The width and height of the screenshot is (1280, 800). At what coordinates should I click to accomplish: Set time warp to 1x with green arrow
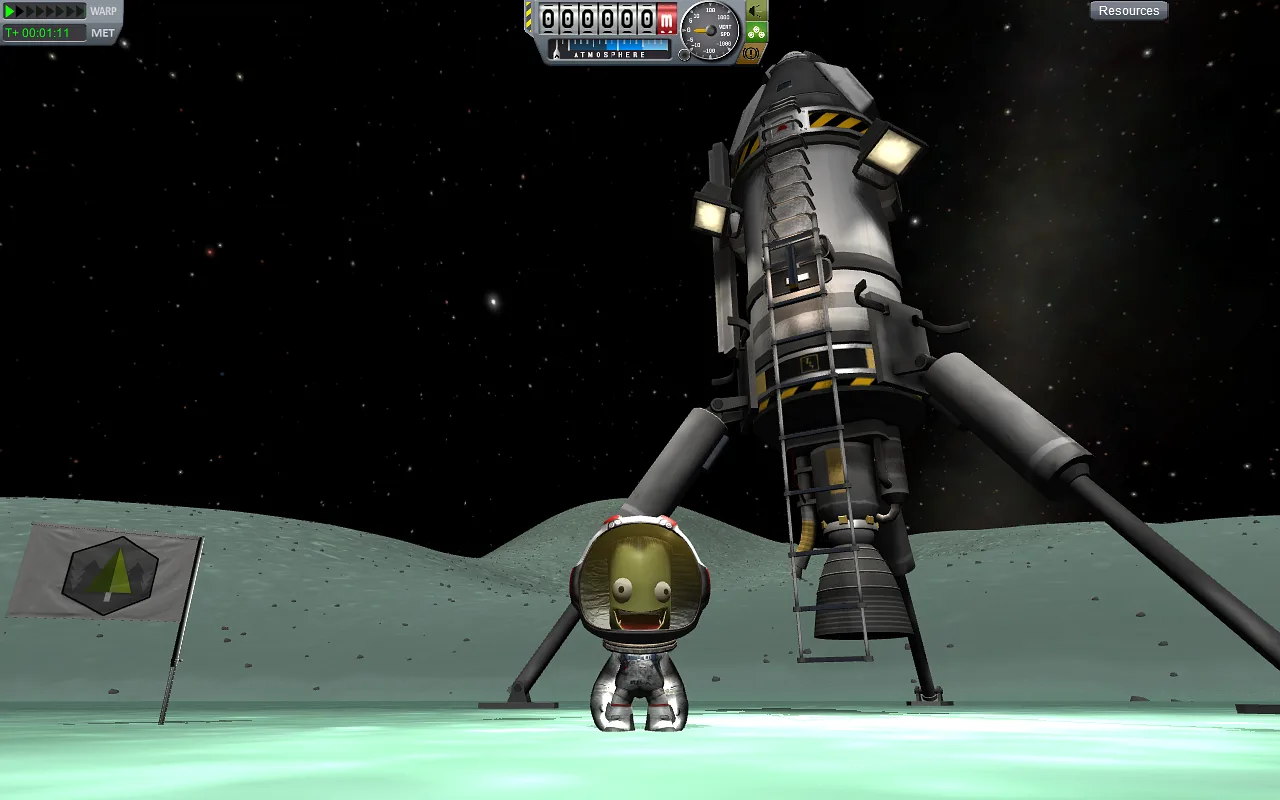point(9,10)
